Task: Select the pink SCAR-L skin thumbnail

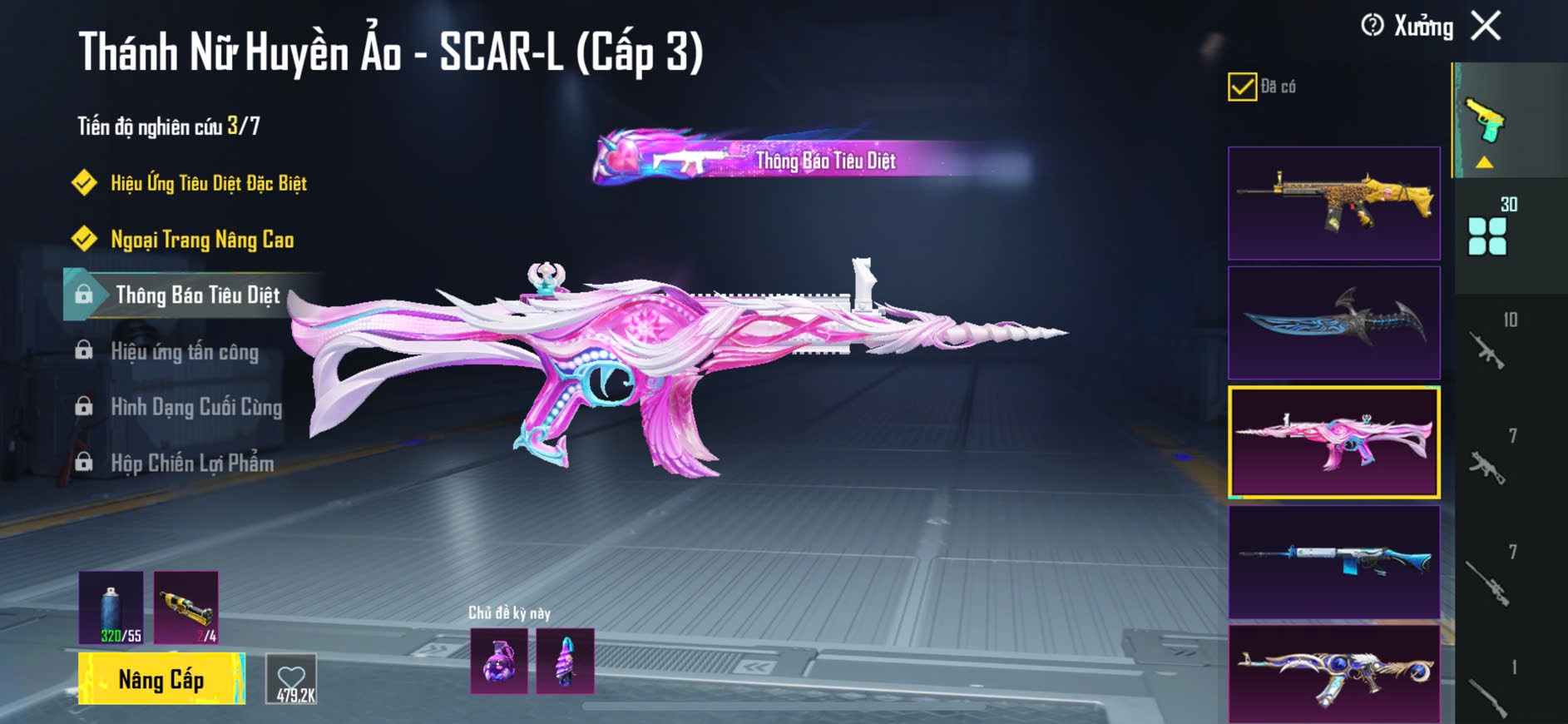Action: [1333, 442]
